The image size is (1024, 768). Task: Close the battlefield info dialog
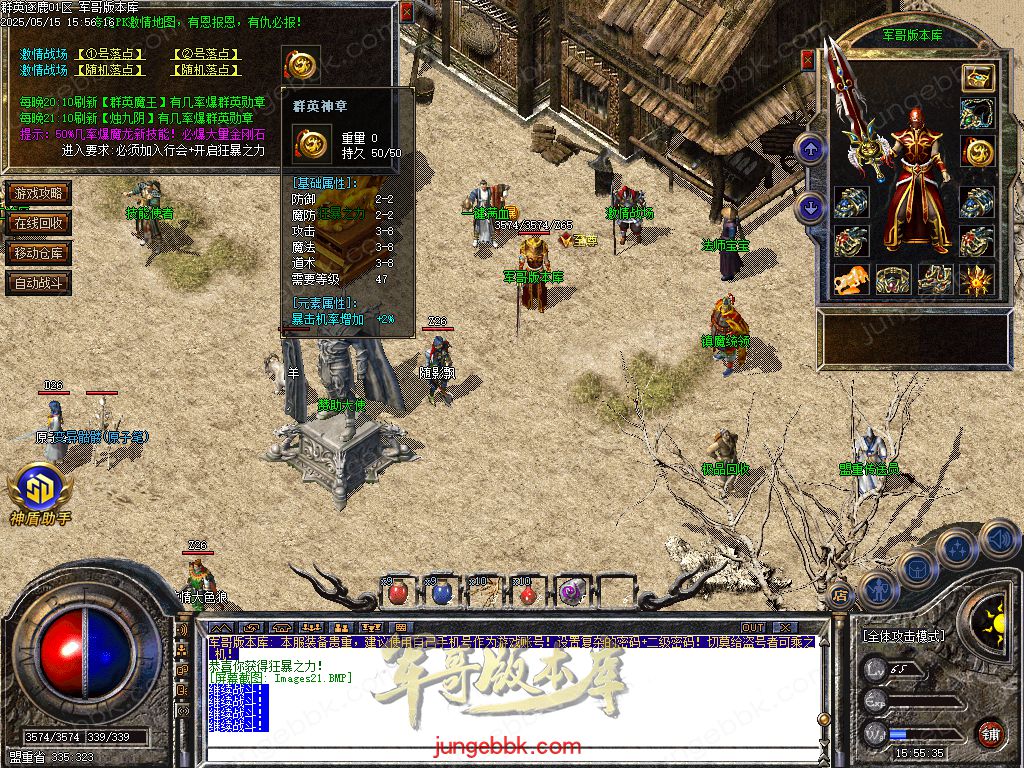coord(406,13)
